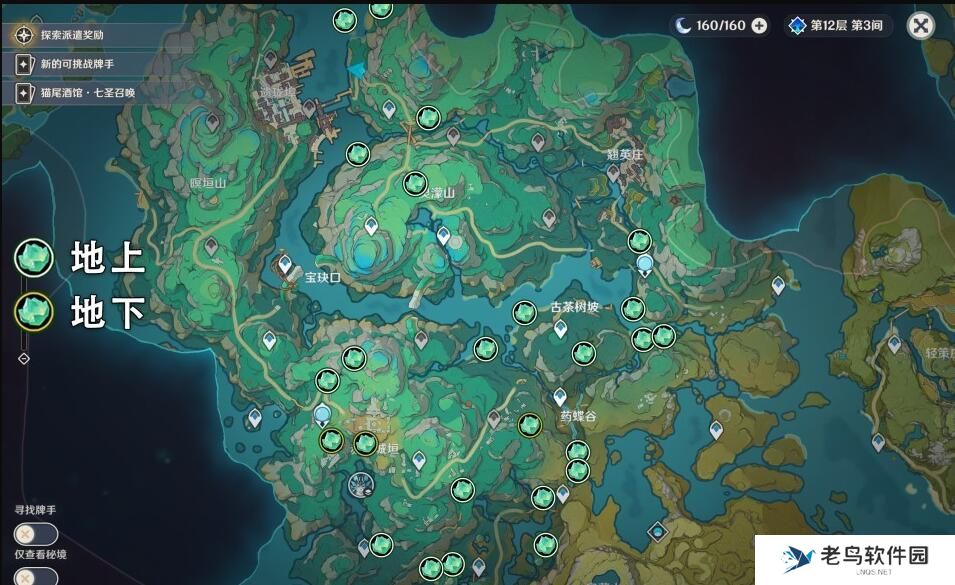Select the glowing blue waypoint below 翘英庄
The width and height of the screenshot is (955, 585).
pos(645,264)
